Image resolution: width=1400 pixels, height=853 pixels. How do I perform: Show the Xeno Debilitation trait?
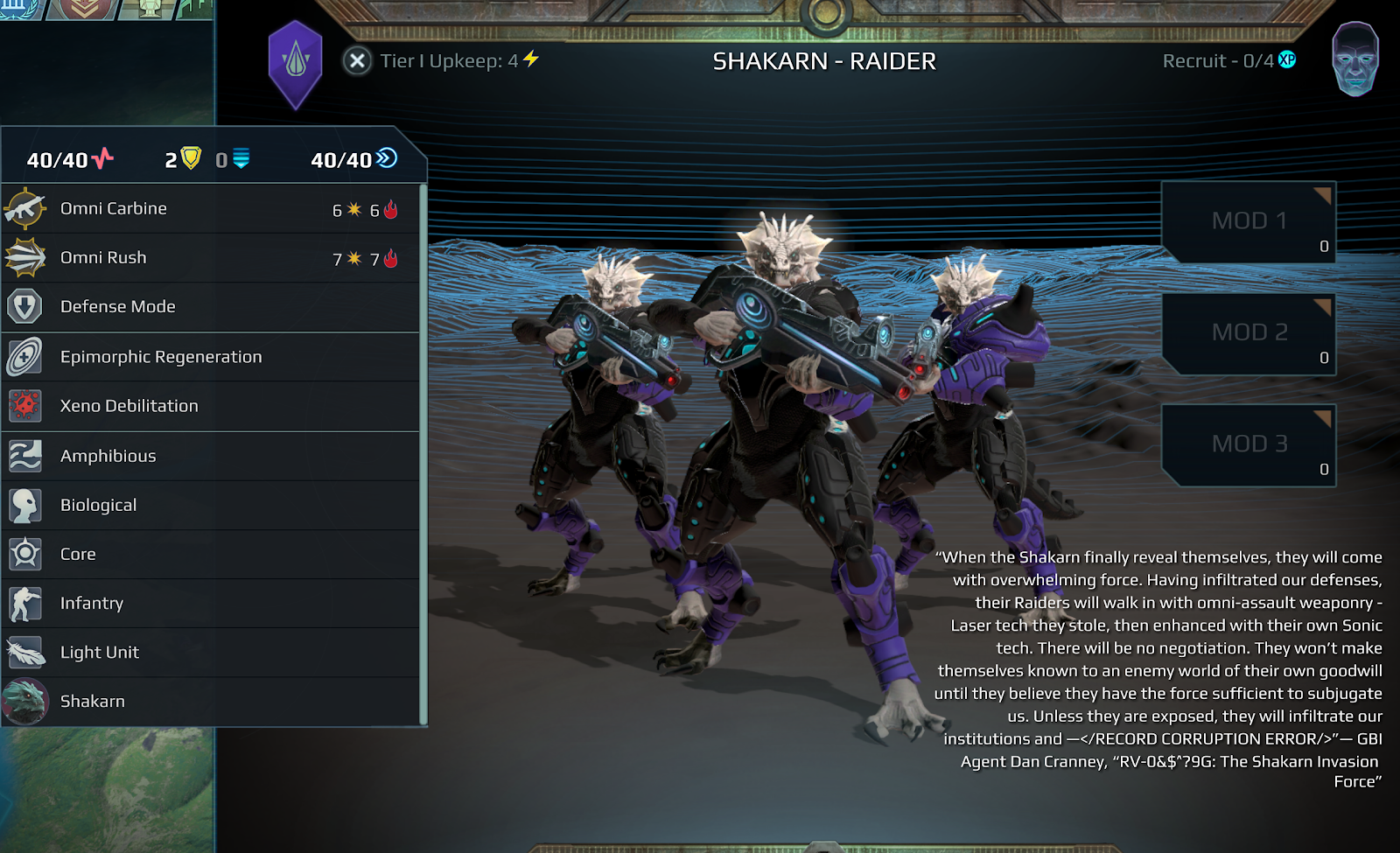tap(210, 406)
